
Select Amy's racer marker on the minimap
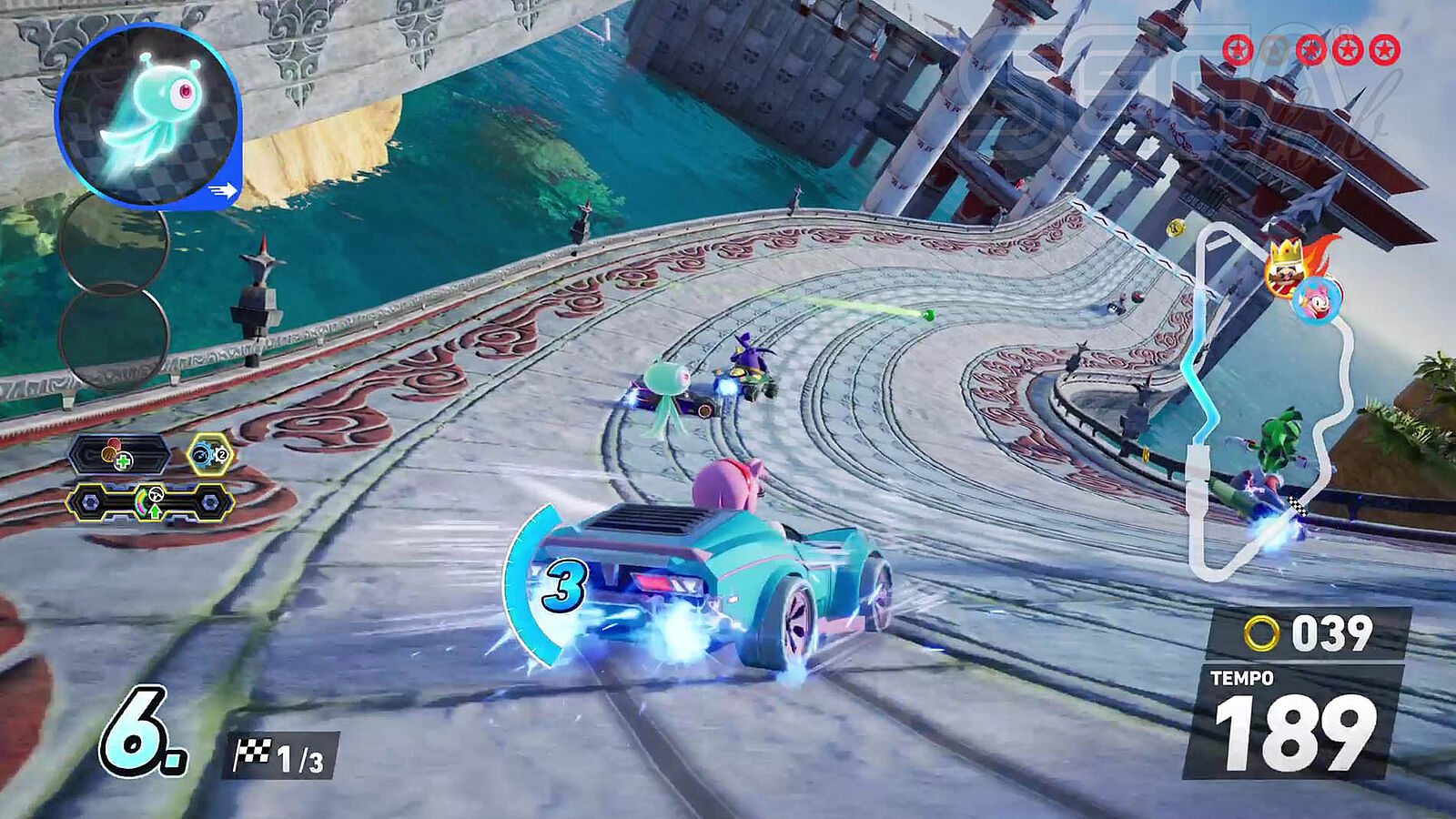(x=1317, y=298)
